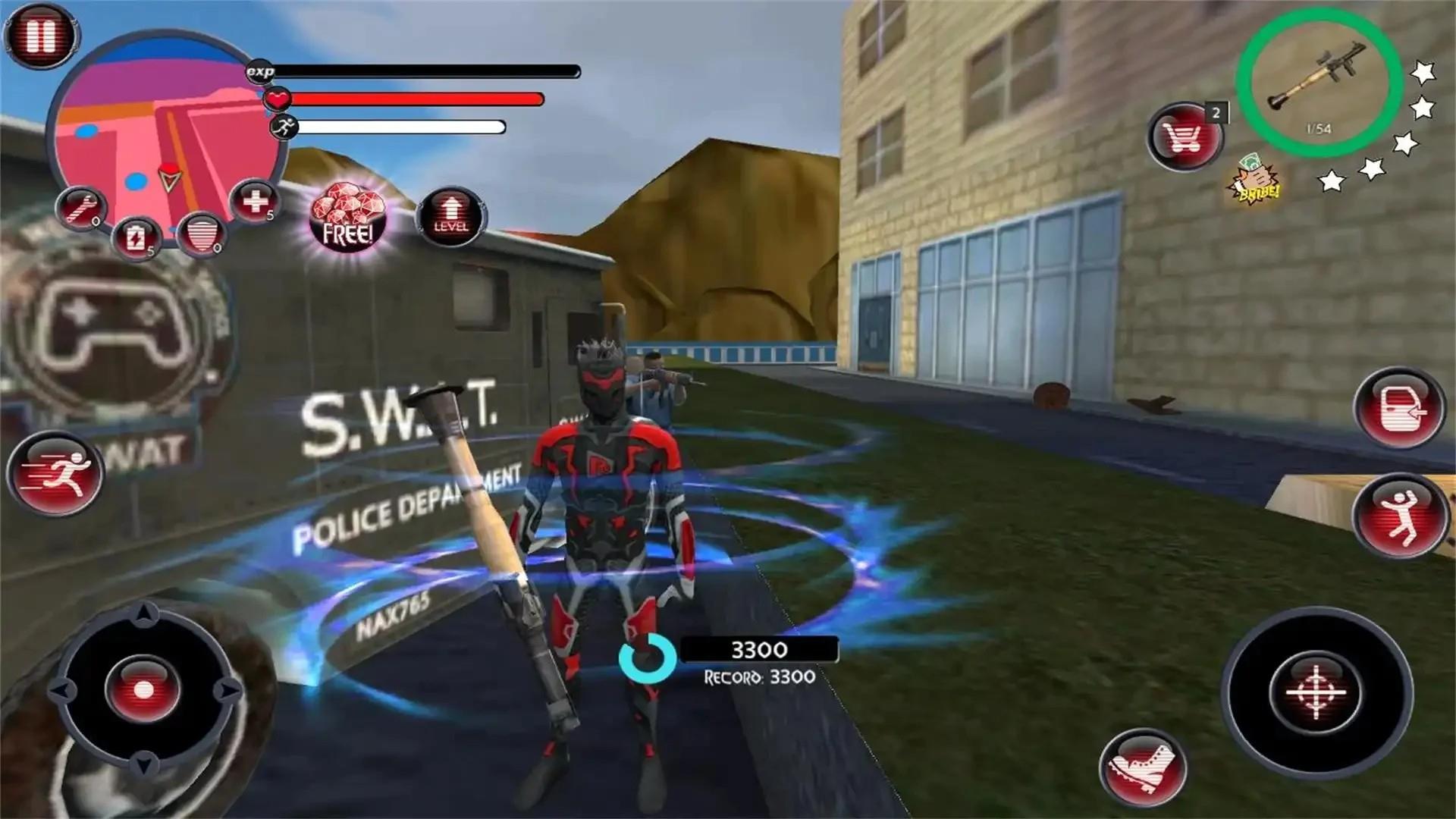Activate the shield armor item
The width and height of the screenshot is (1456, 819).
click(202, 234)
